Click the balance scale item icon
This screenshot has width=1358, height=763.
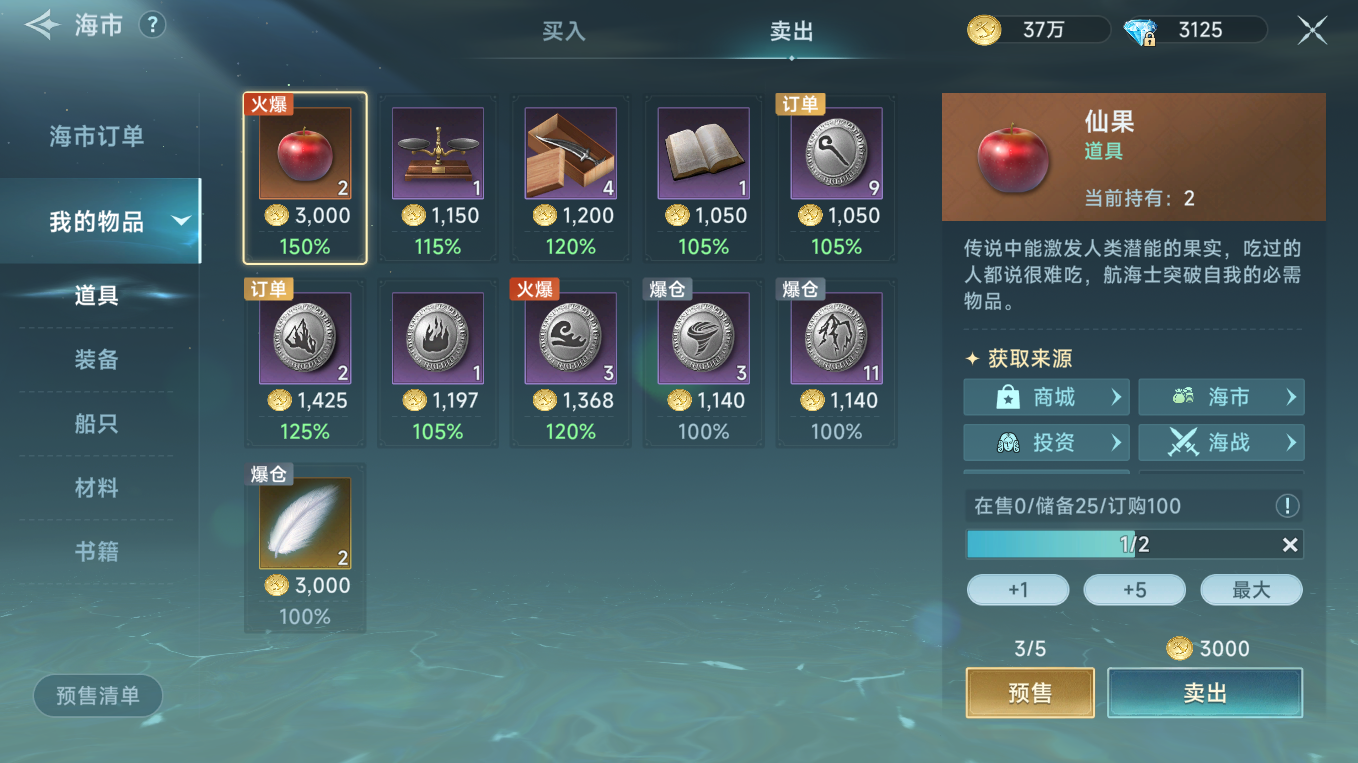click(x=438, y=151)
